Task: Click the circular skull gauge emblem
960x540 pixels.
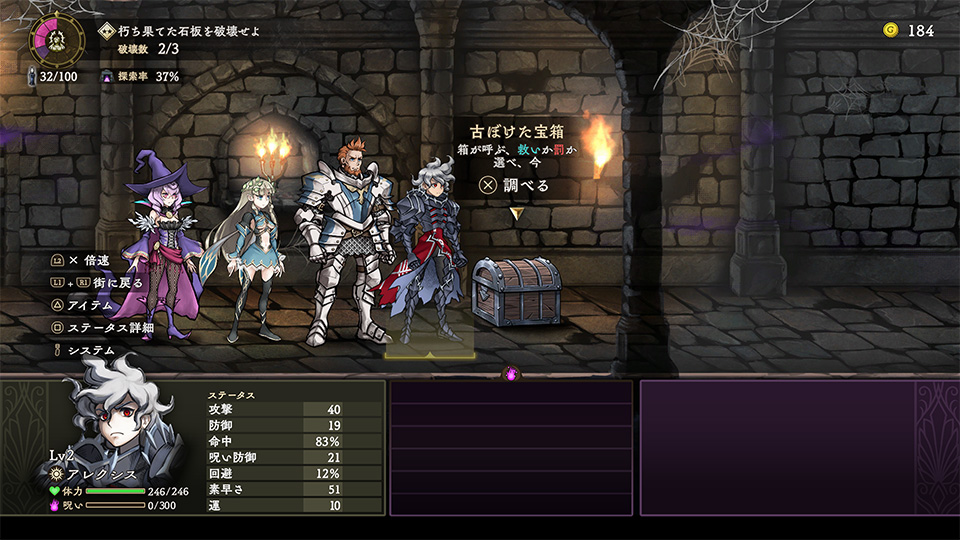Action: (58, 37)
